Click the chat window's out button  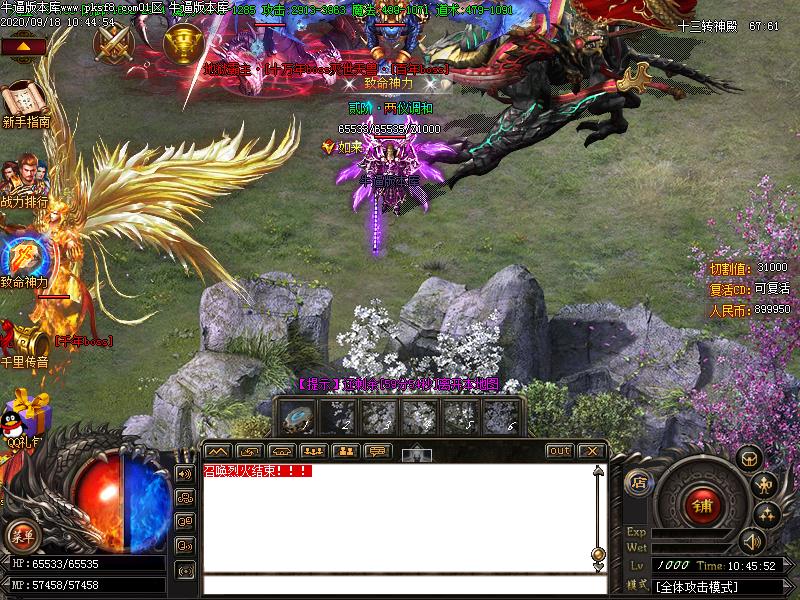click(x=560, y=451)
